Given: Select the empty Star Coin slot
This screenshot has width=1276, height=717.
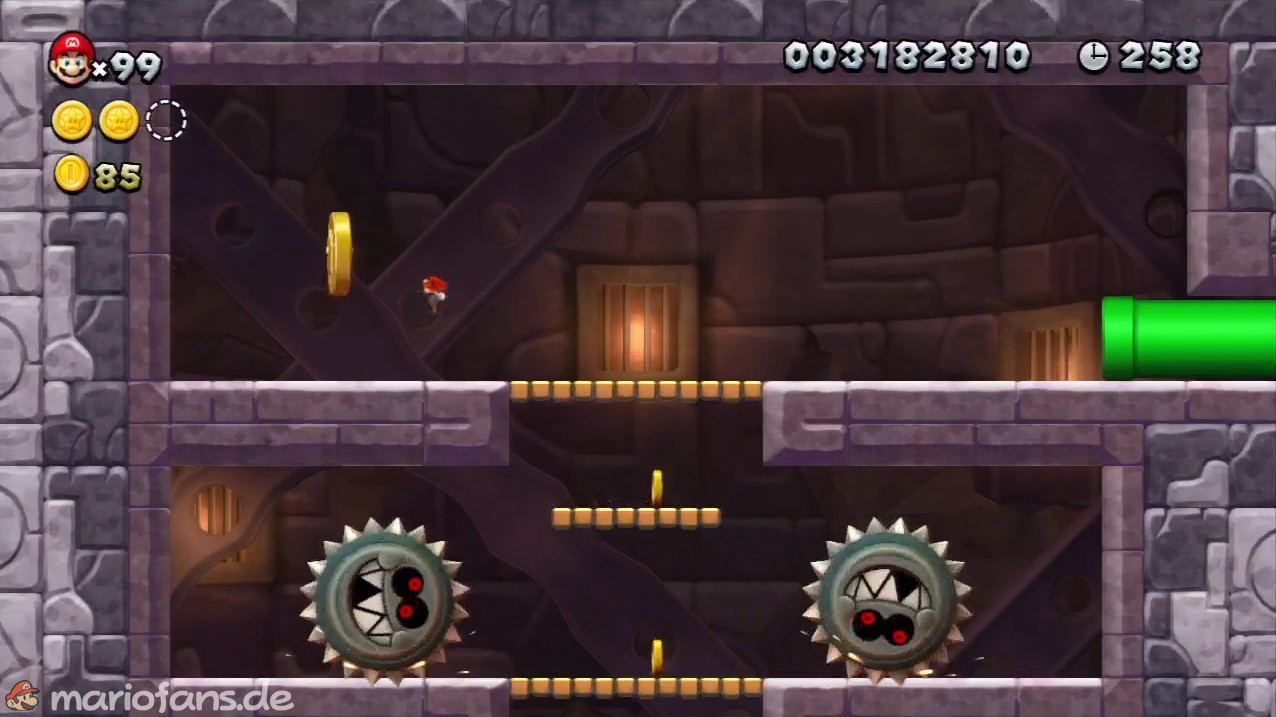Looking at the screenshot, I should click(x=166, y=120).
